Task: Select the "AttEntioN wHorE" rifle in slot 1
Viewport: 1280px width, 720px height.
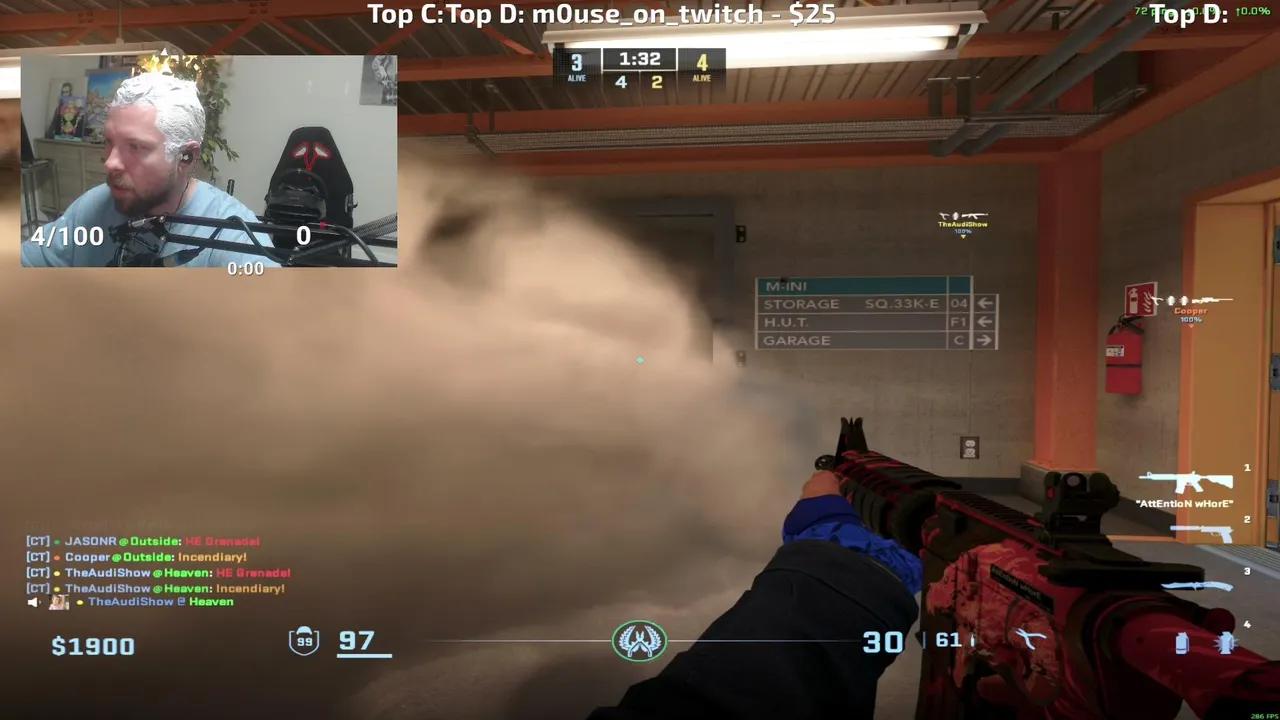Action: pos(1186,483)
